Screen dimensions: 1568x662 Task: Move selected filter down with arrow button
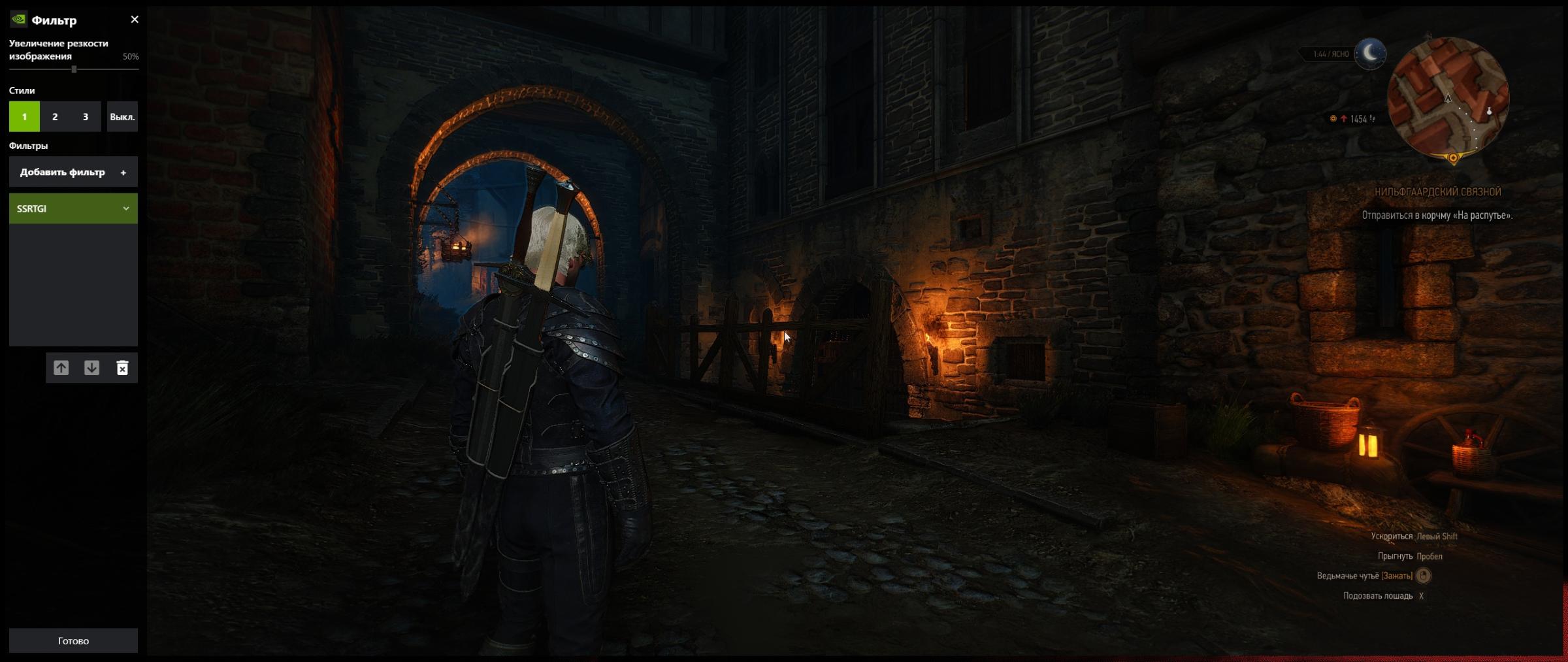click(92, 368)
